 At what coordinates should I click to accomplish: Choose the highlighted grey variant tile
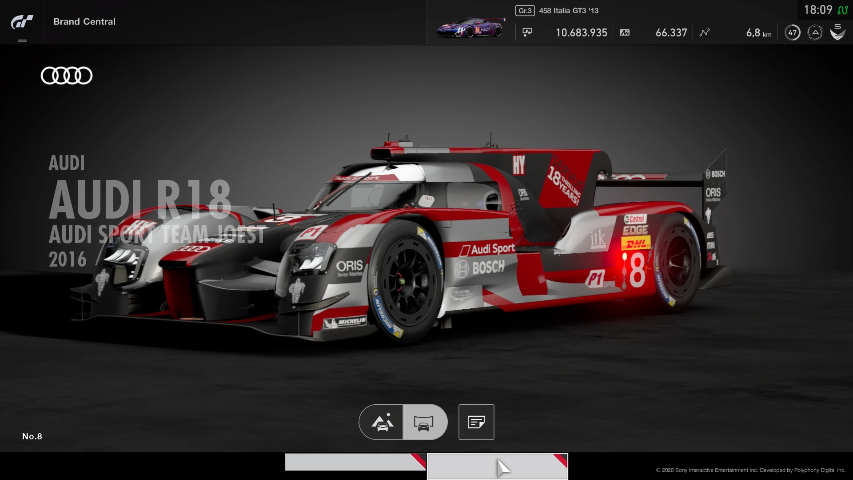(497, 466)
